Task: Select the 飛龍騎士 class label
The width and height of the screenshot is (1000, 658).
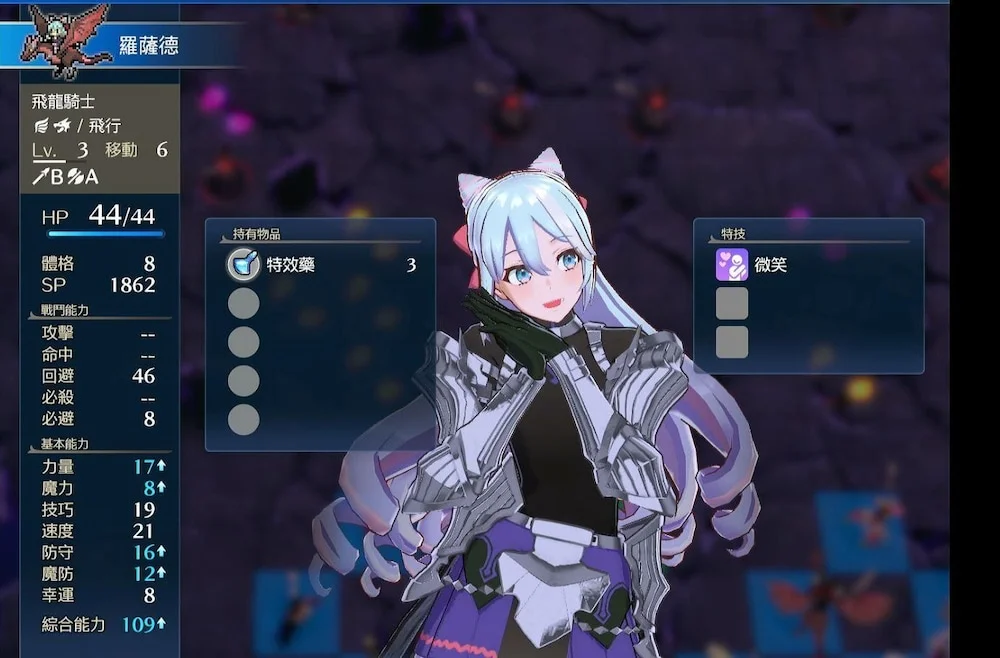Action: pos(62,102)
